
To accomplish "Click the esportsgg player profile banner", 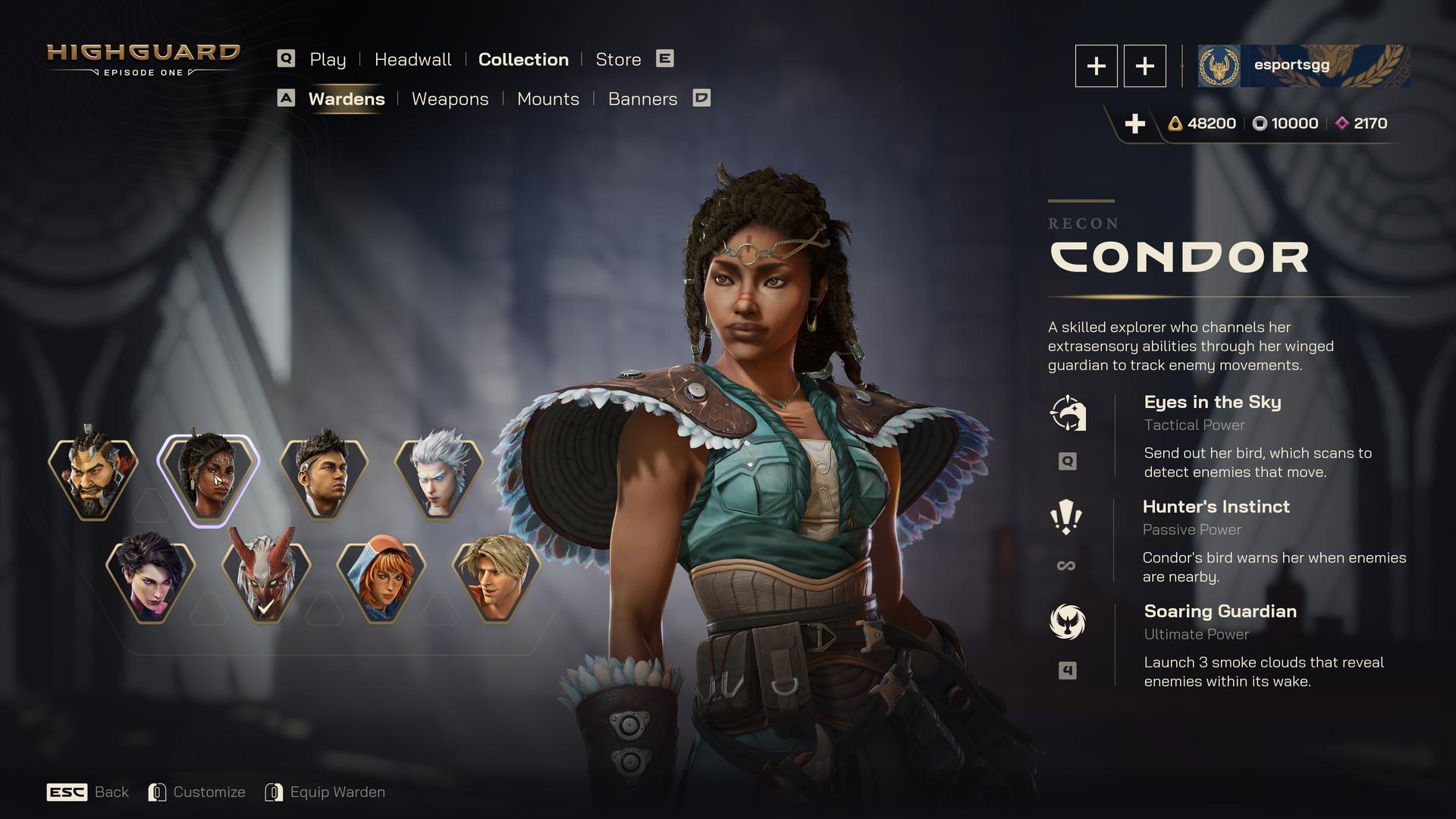I will pyautogui.click(x=1303, y=66).
